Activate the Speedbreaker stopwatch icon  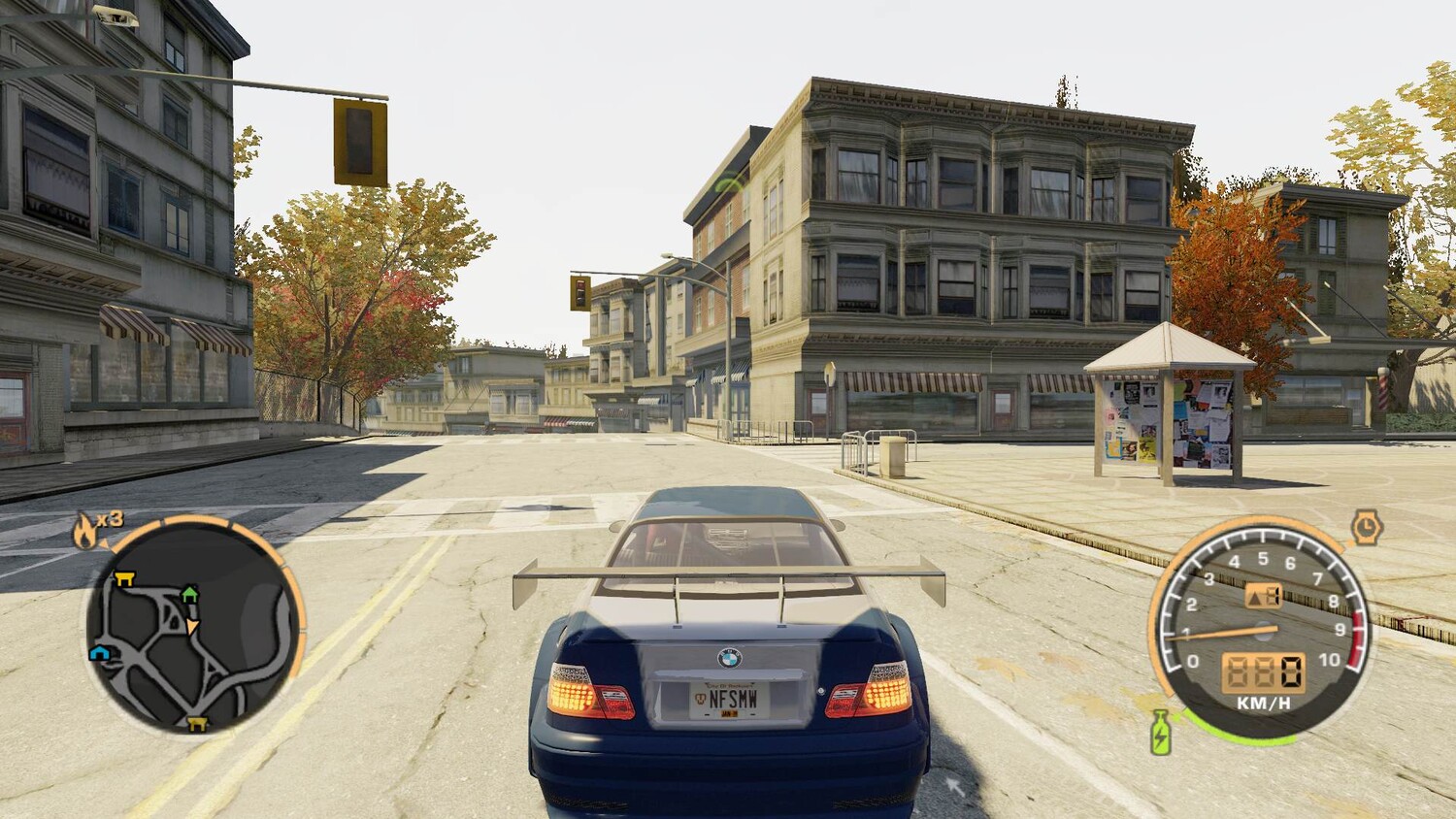coord(1366,527)
